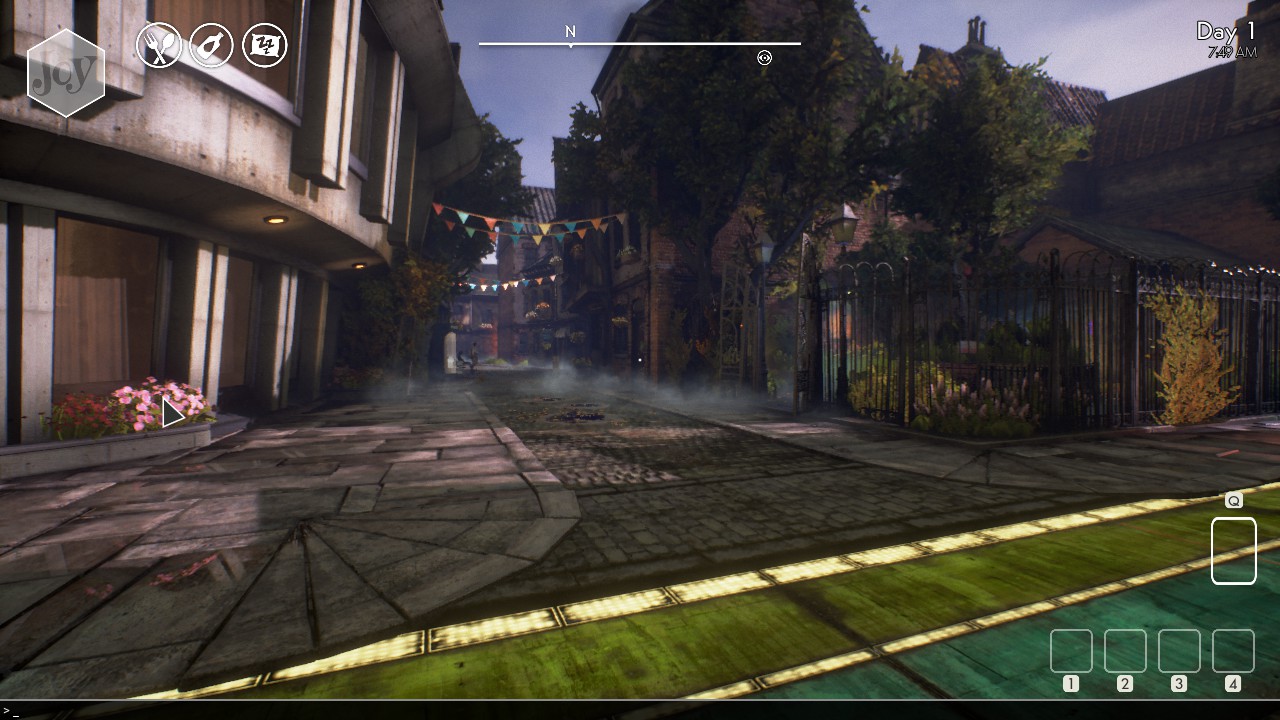Click the Joy hexagon badge
The width and height of the screenshot is (1280, 720).
[x=66, y=73]
